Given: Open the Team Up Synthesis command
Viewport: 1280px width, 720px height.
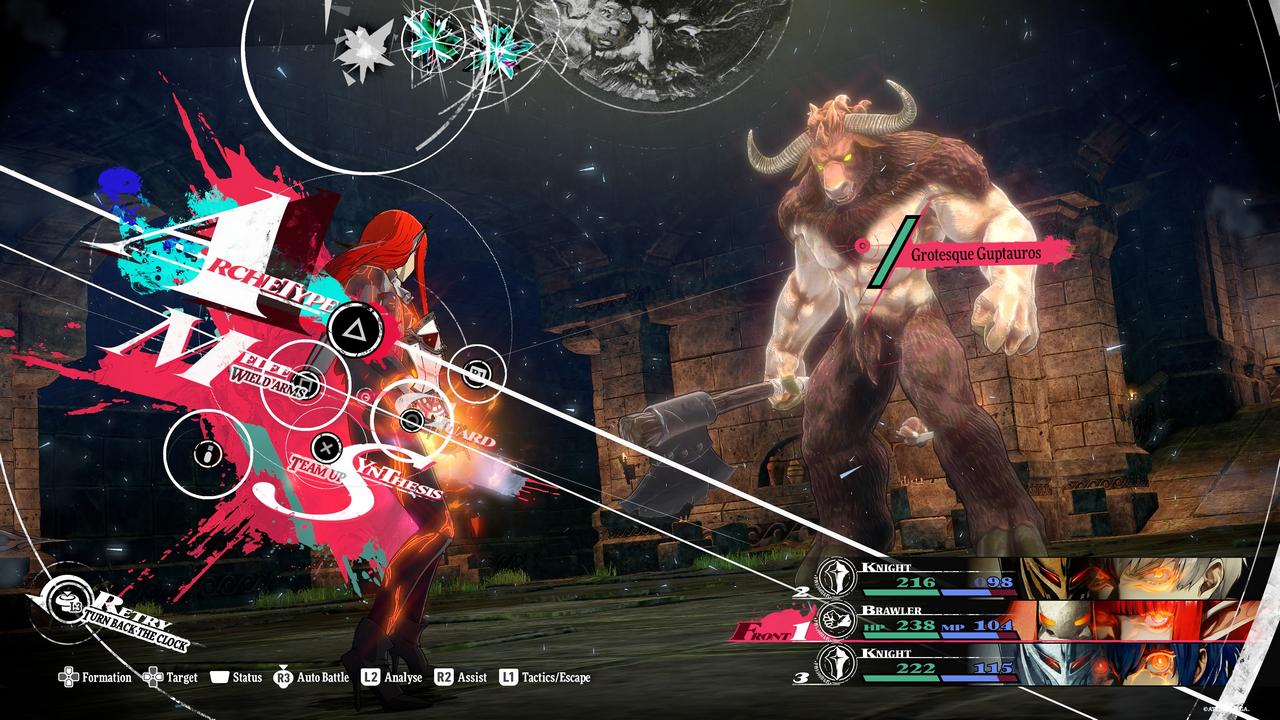Looking at the screenshot, I should [325, 448].
